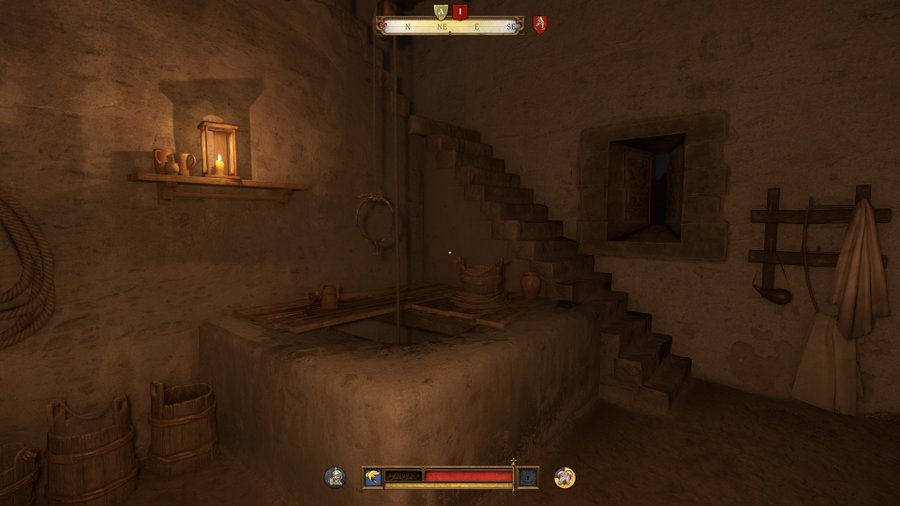Click the round red-and-white buff icon
Screen dimensions: 900x506
click(x=565, y=477)
